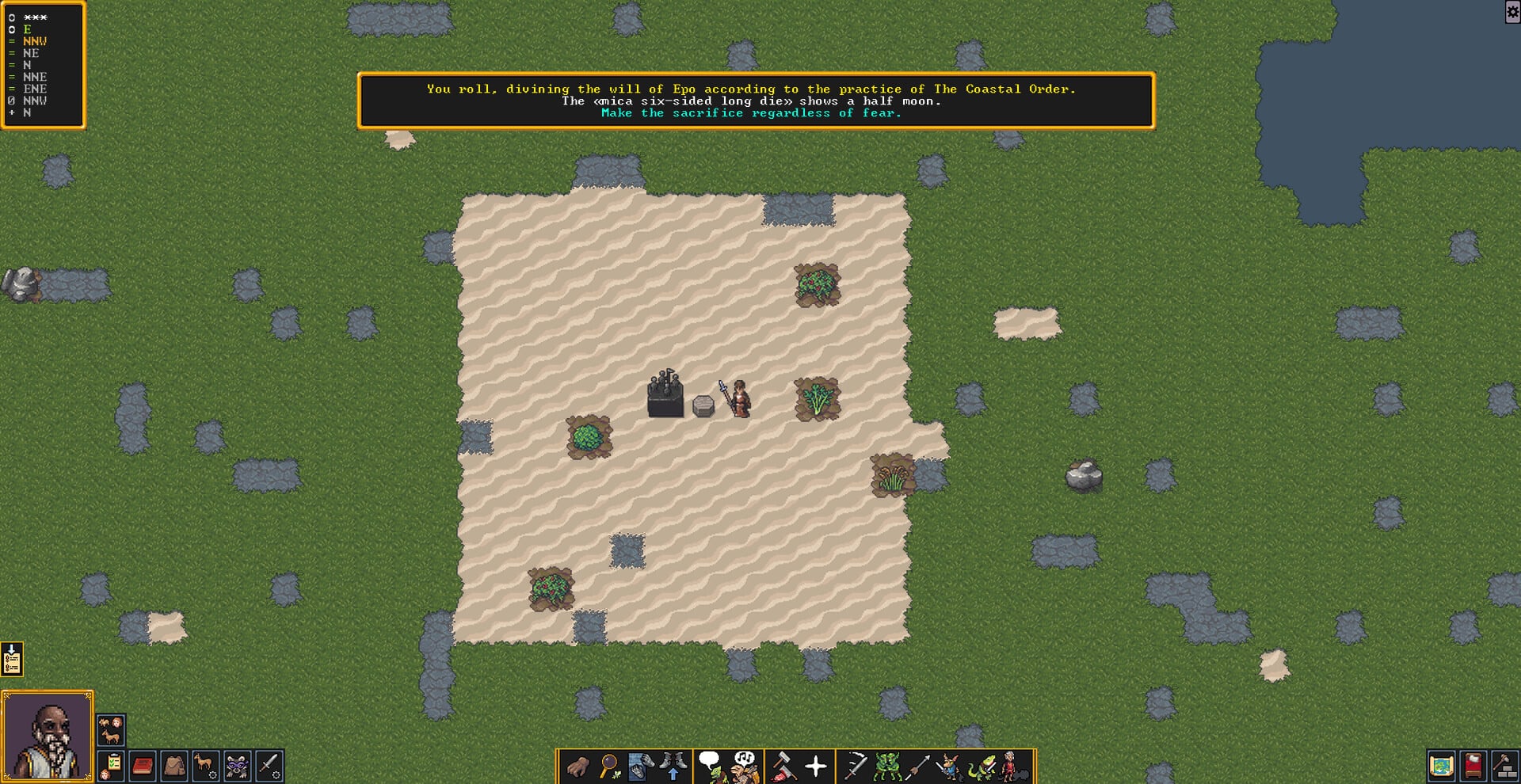Toggle sneaking with the footprint icon
Viewport: 1521px width, 784px height.
click(x=640, y=765)
